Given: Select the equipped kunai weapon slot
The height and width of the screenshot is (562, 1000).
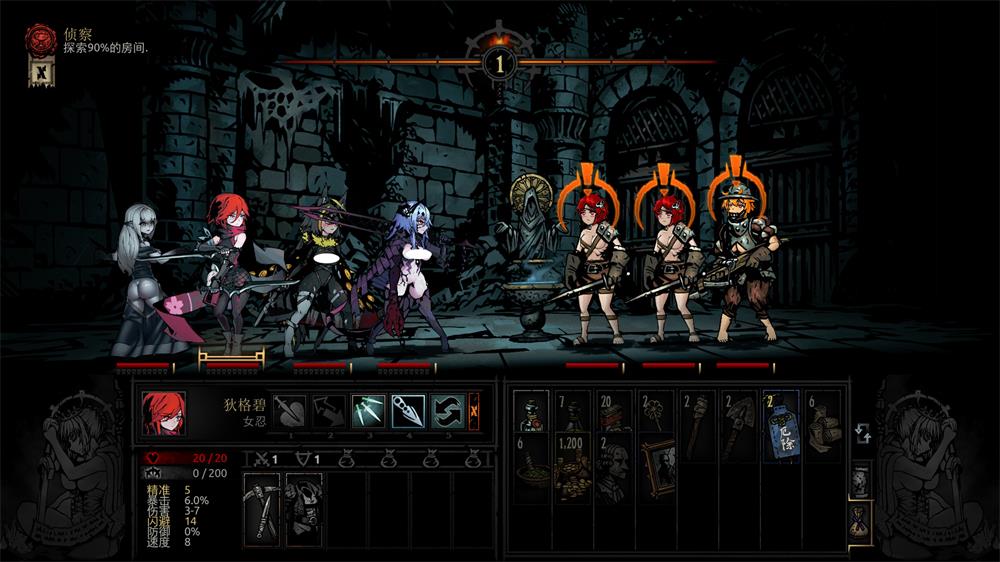Looking at the screenshot, I should point(262,510).
